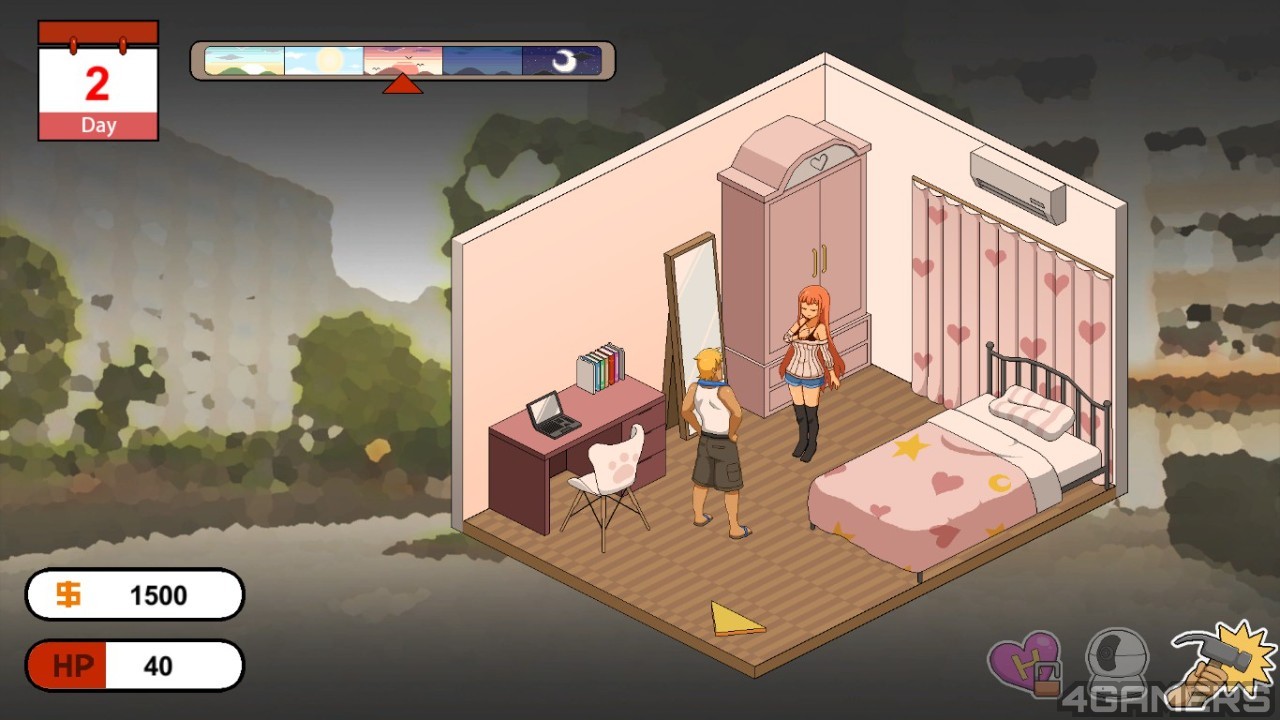Open the security camera view icon
Screen dimensions: 1280x720
coord(1116,658)
